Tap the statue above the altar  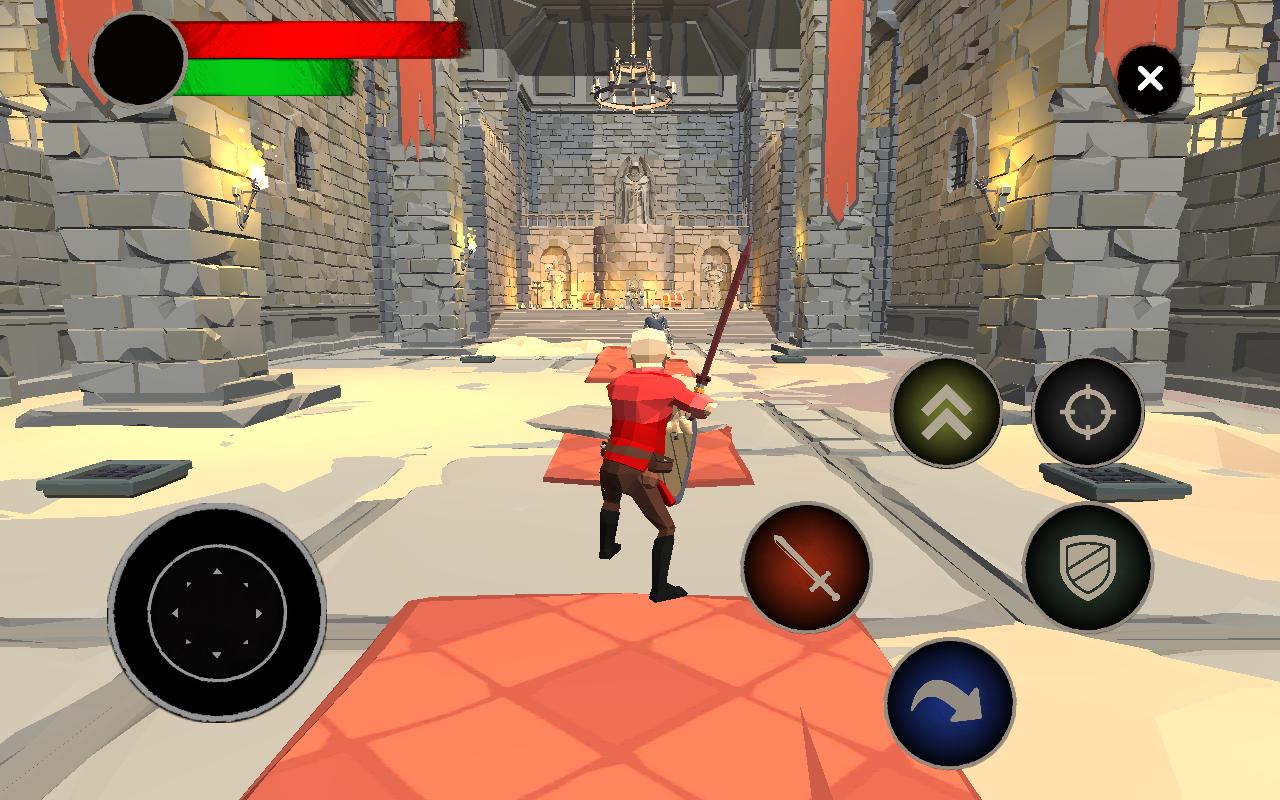coord(633,190)
